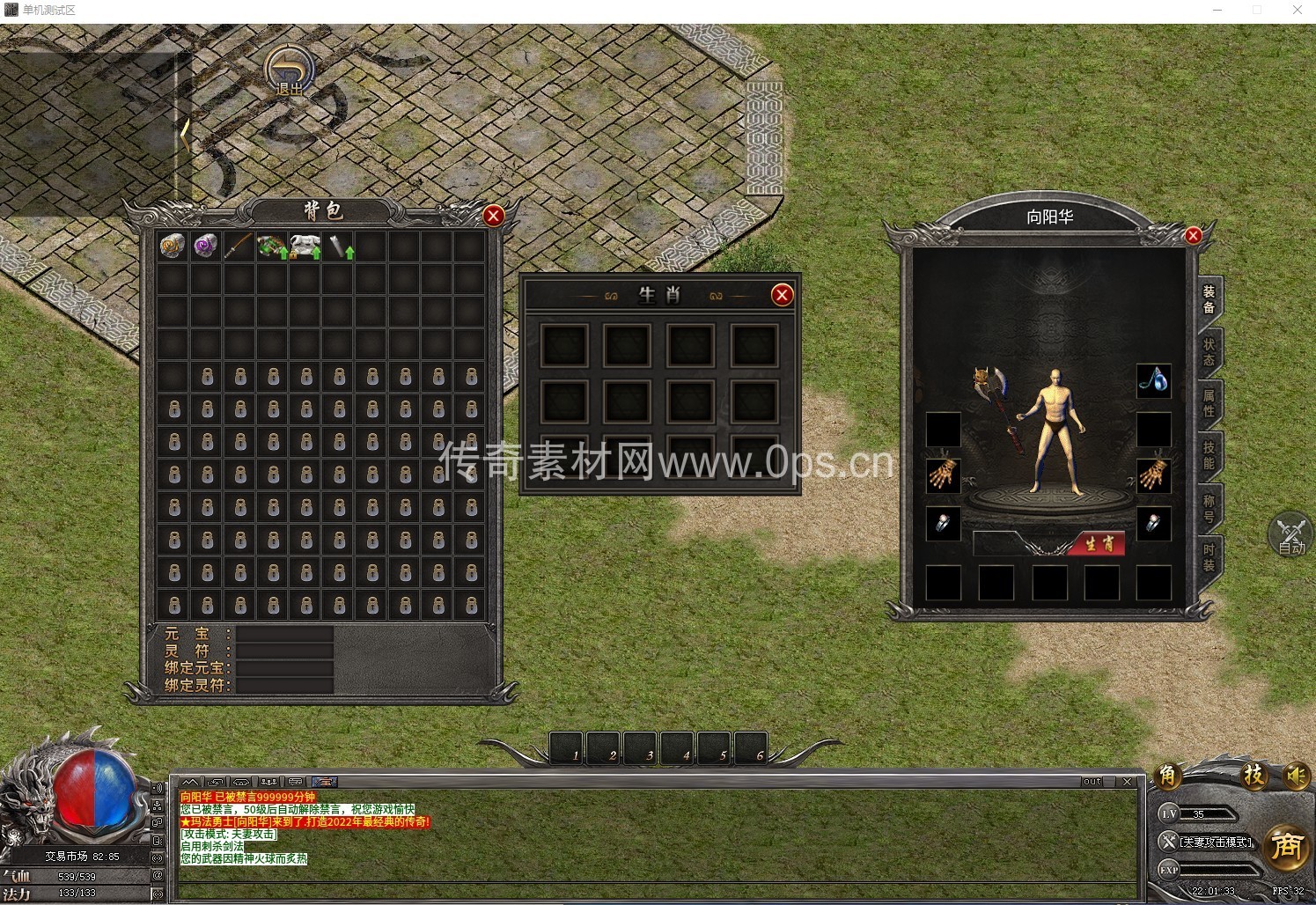The image size is (1316, 905).
Task: Switch to the 称号 titles tab
Action: (x=1209, y=507)
